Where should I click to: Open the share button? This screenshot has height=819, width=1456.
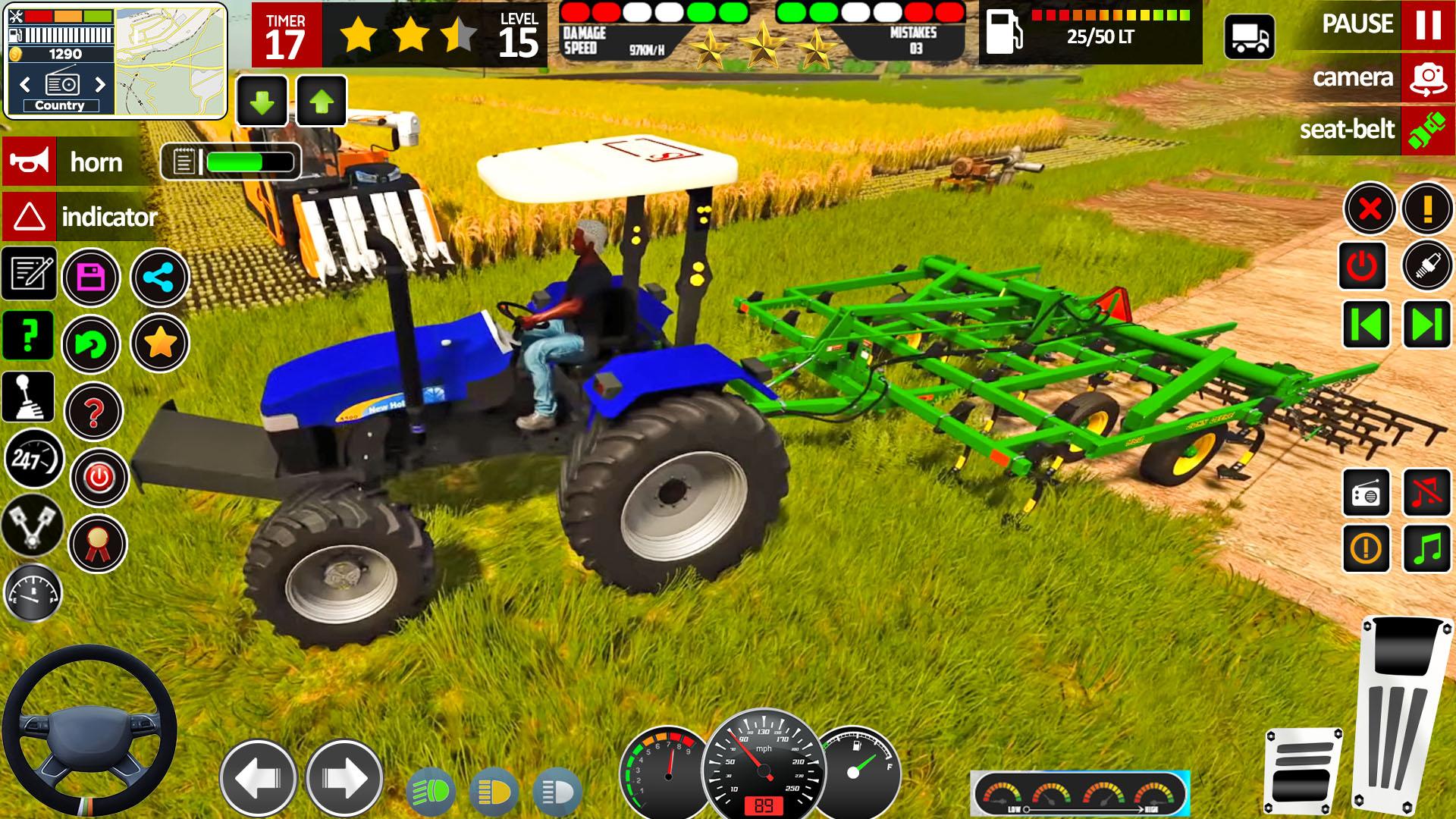pos(160,278)
